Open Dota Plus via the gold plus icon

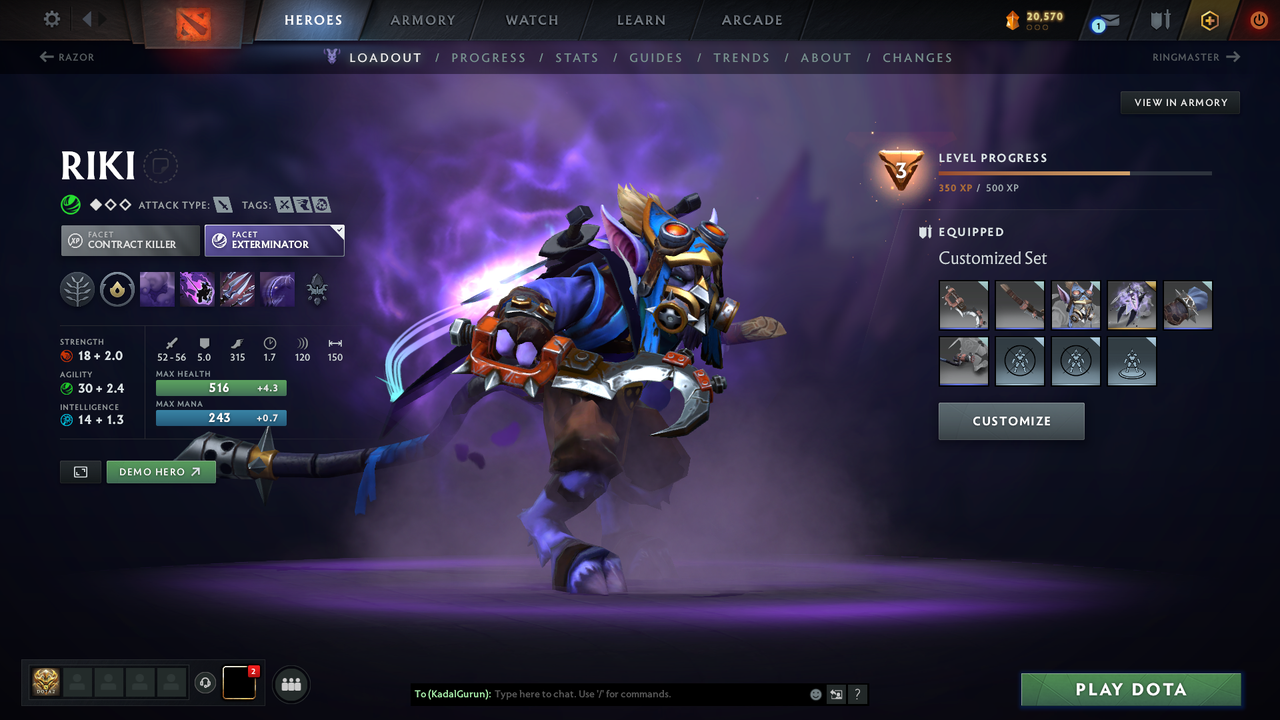pyautogui.click(x=1209, y=20)
